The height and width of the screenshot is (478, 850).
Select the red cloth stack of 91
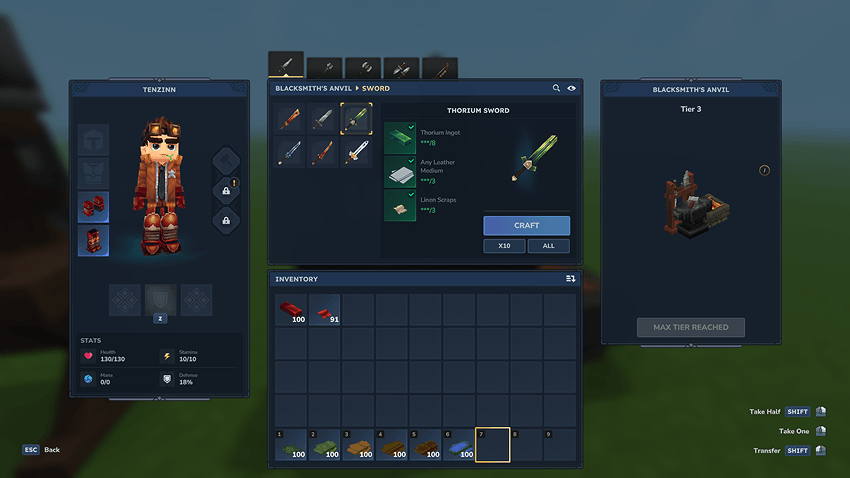tap(325, 310)
